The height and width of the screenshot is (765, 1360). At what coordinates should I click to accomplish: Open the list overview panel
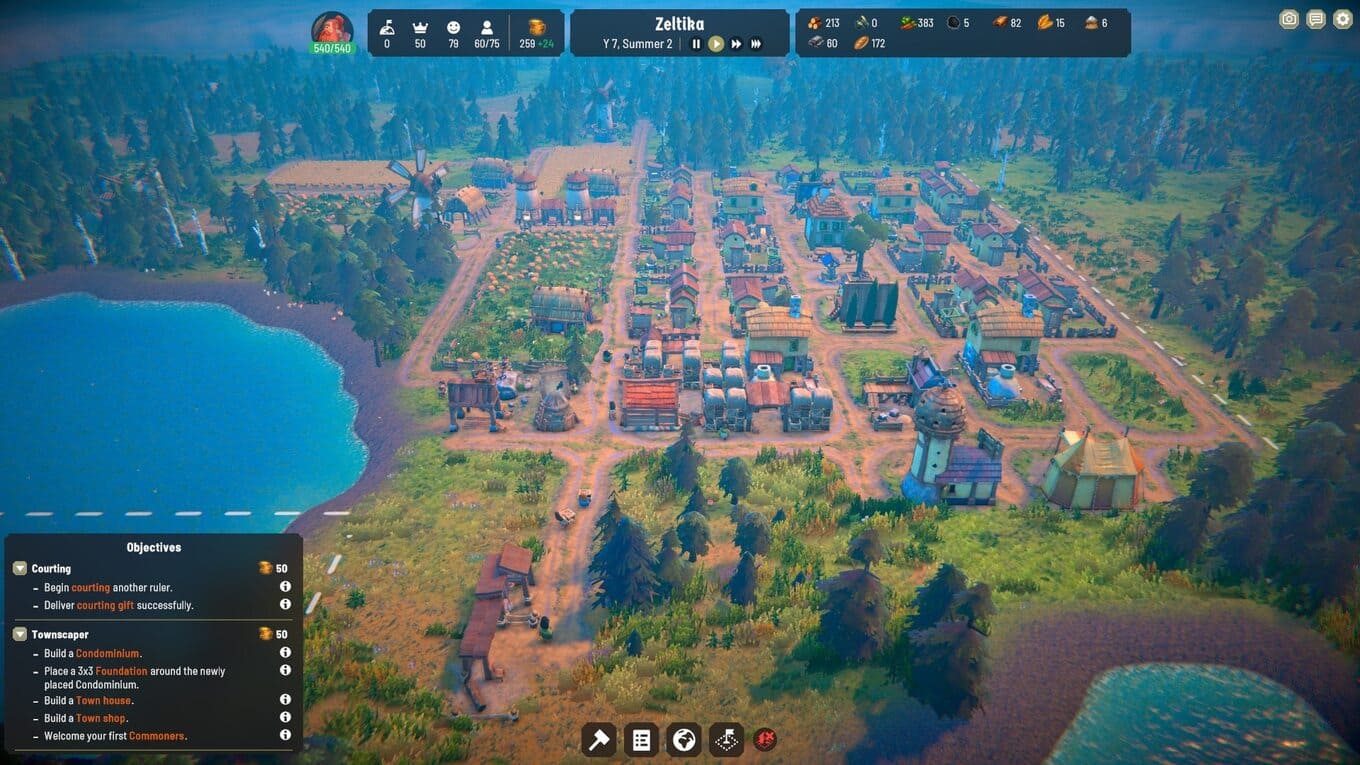642,740
